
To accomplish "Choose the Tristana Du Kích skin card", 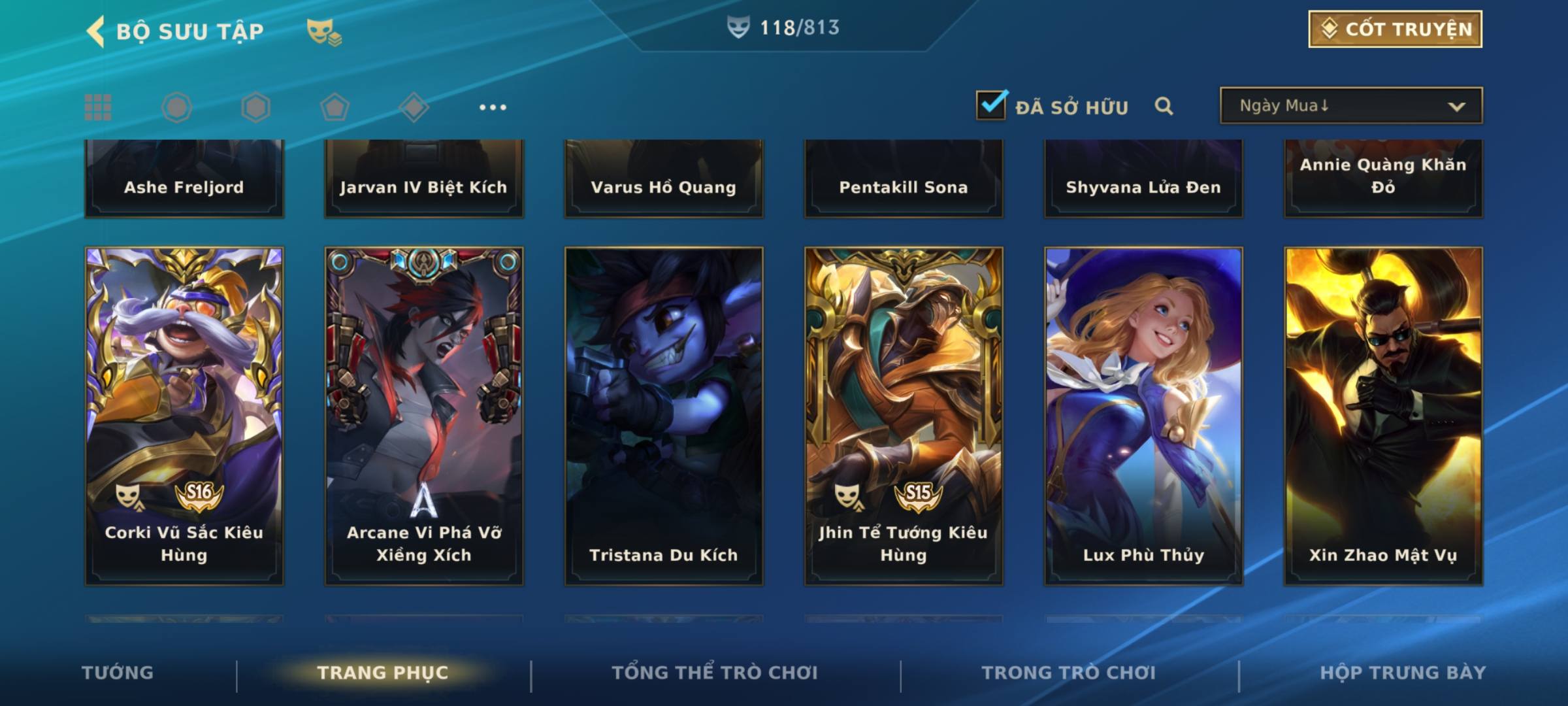I will point(664,415).
